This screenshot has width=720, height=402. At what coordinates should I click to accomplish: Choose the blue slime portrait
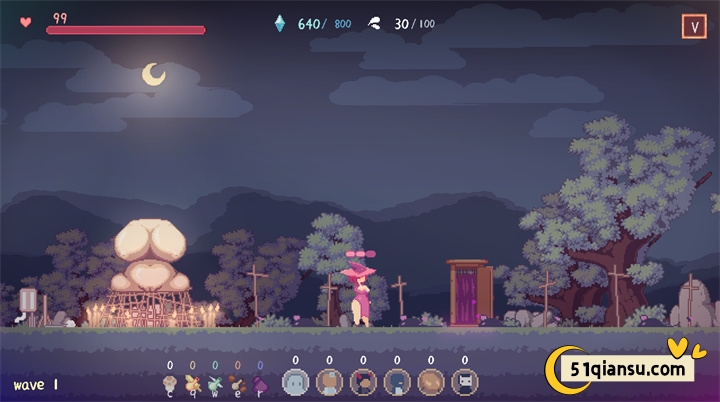pos(295,381)
